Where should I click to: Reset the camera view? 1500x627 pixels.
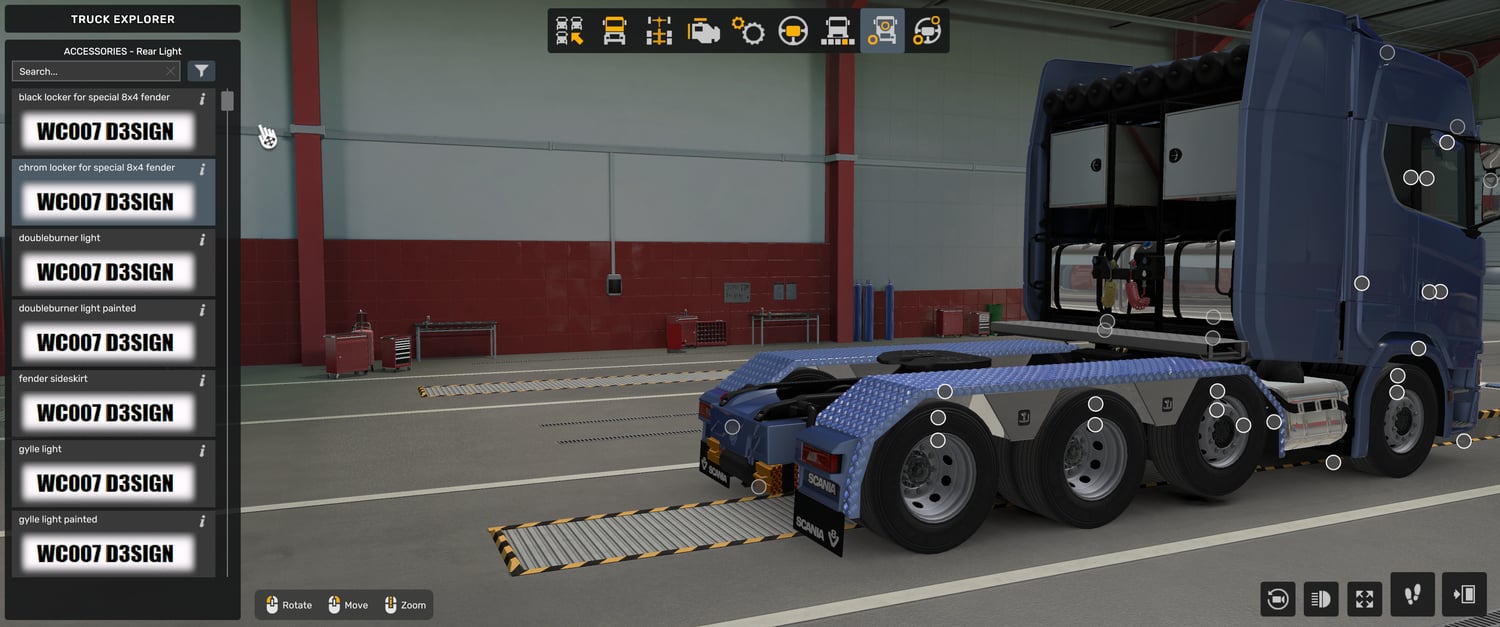[1277, 599]
